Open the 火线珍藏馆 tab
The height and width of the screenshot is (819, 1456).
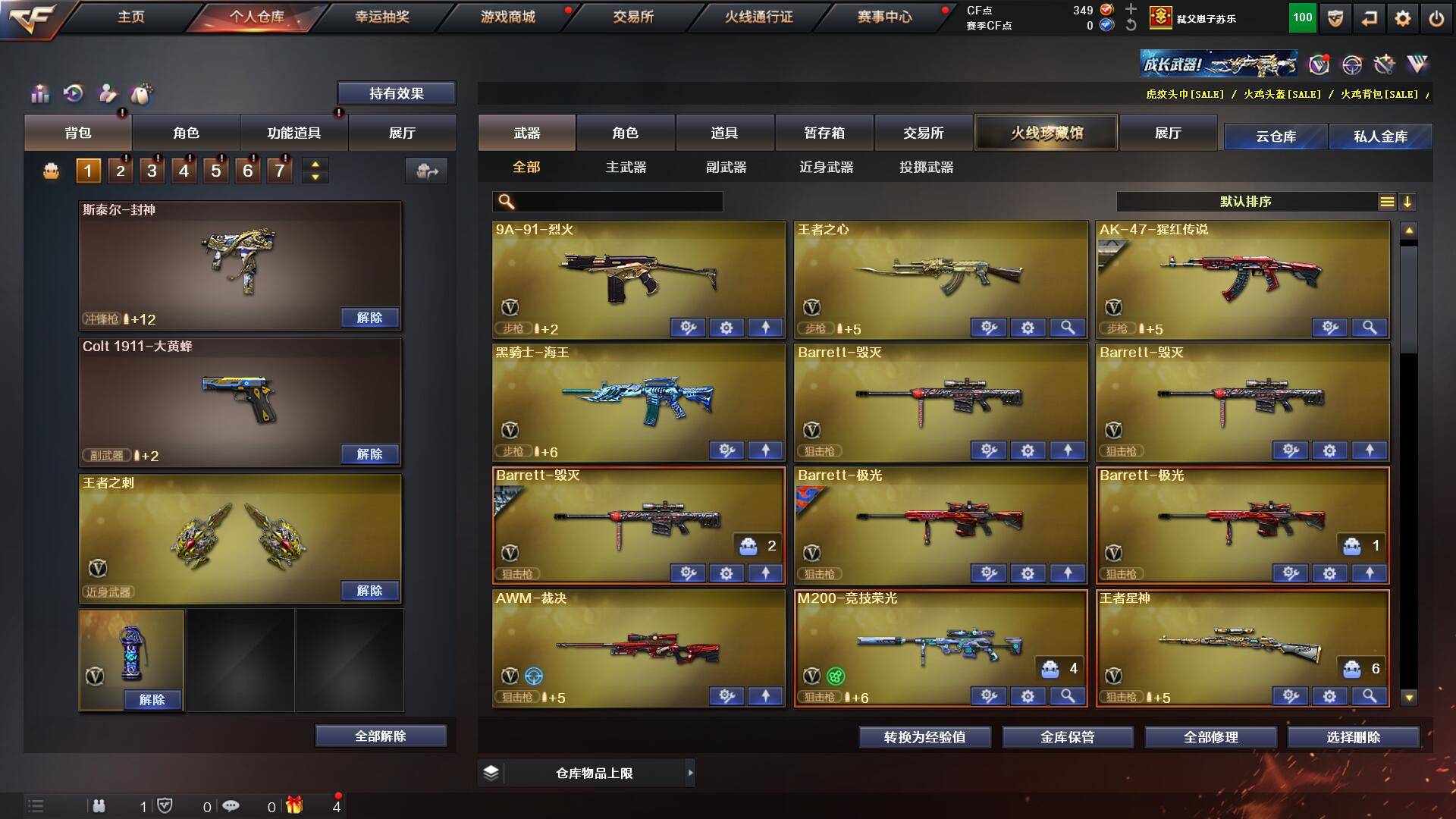tap(1046, 131)
